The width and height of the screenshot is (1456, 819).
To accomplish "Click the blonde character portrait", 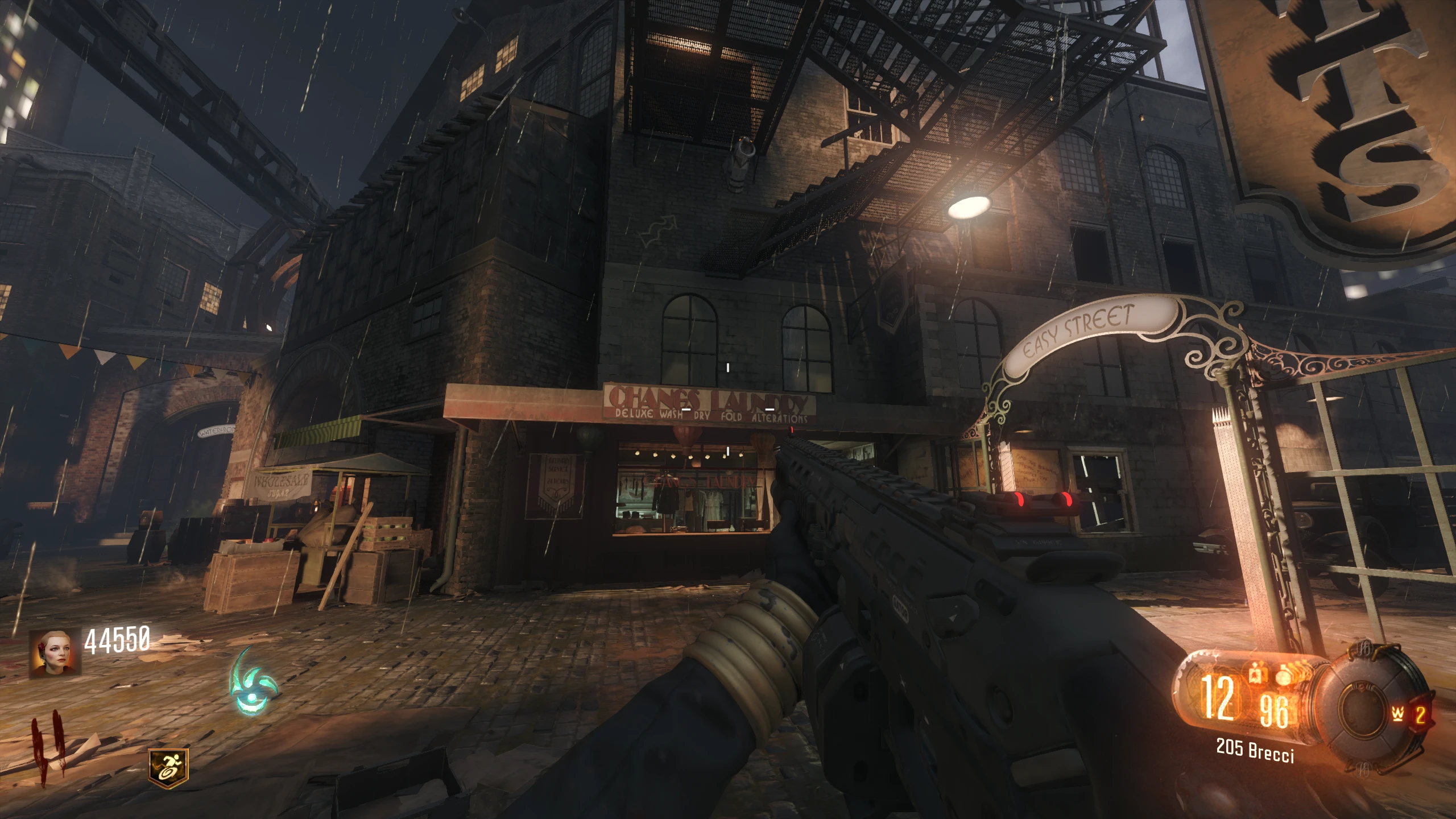I will point(55,653).
